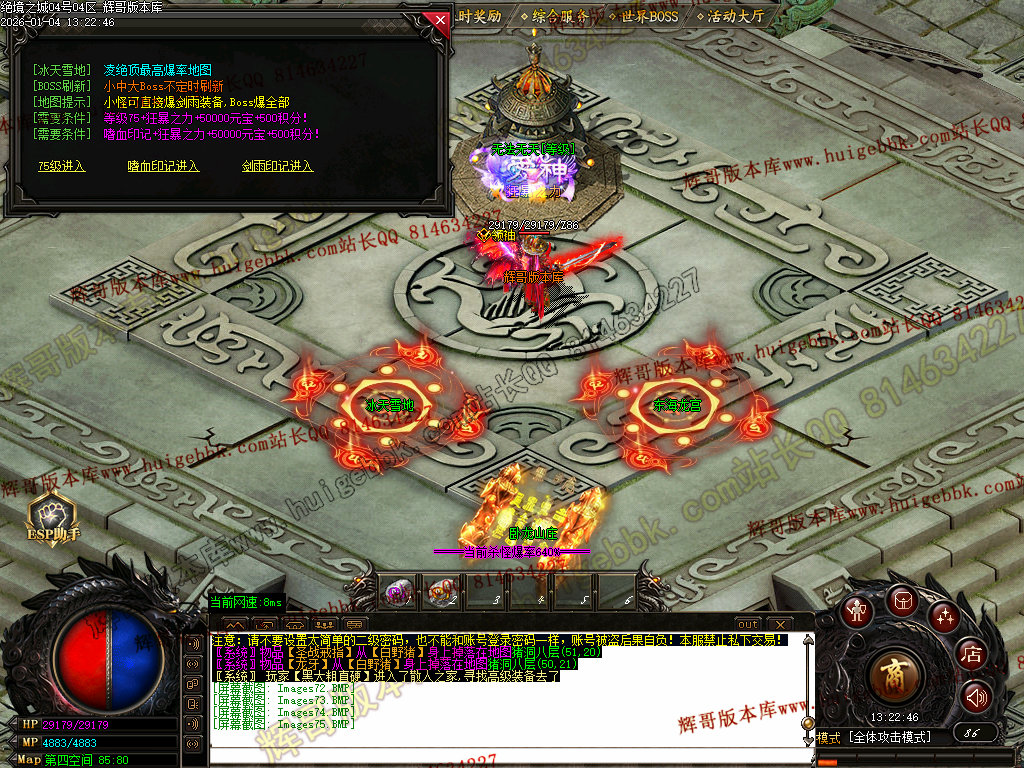Select the 嗜血印记进入 entry option

coord(163,166)
